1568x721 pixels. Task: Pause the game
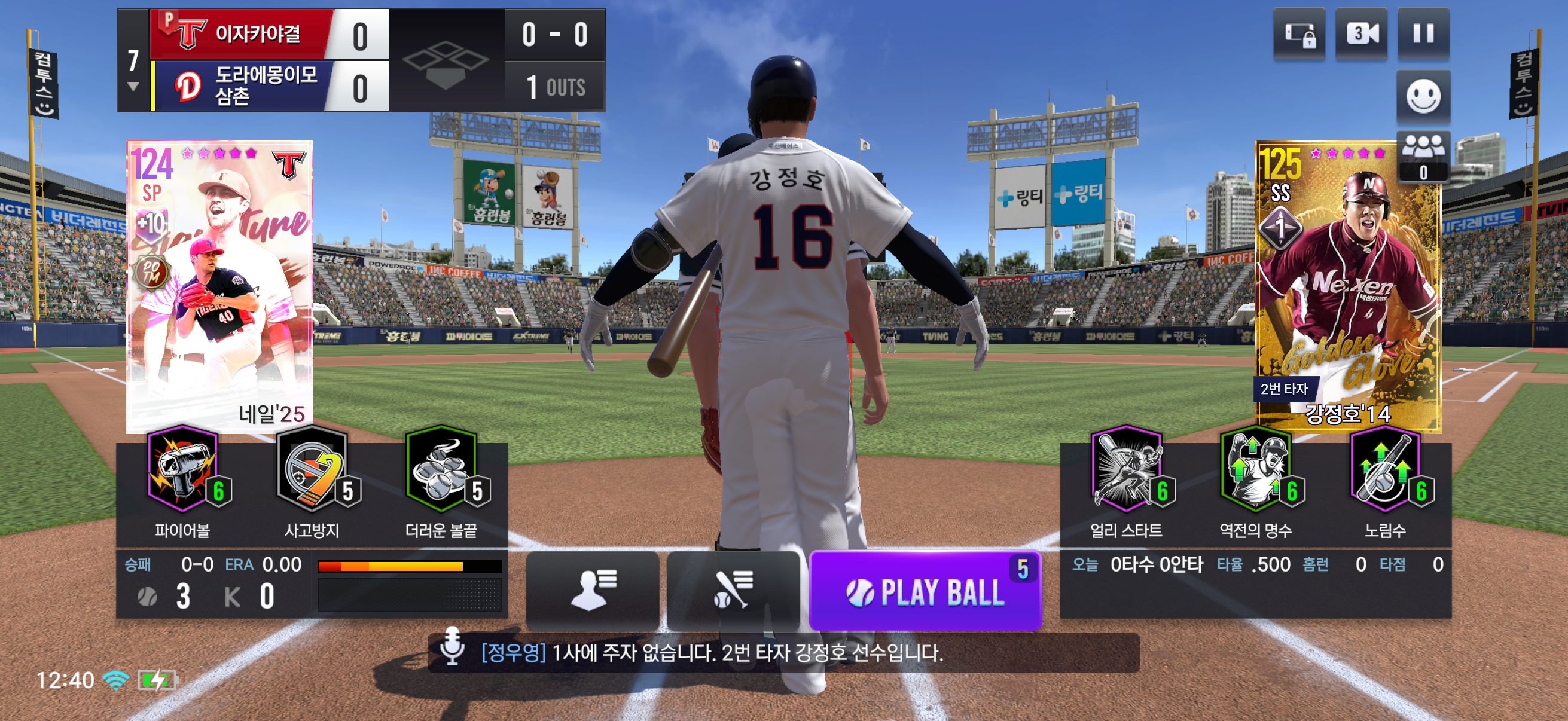tap(1423, 33)
